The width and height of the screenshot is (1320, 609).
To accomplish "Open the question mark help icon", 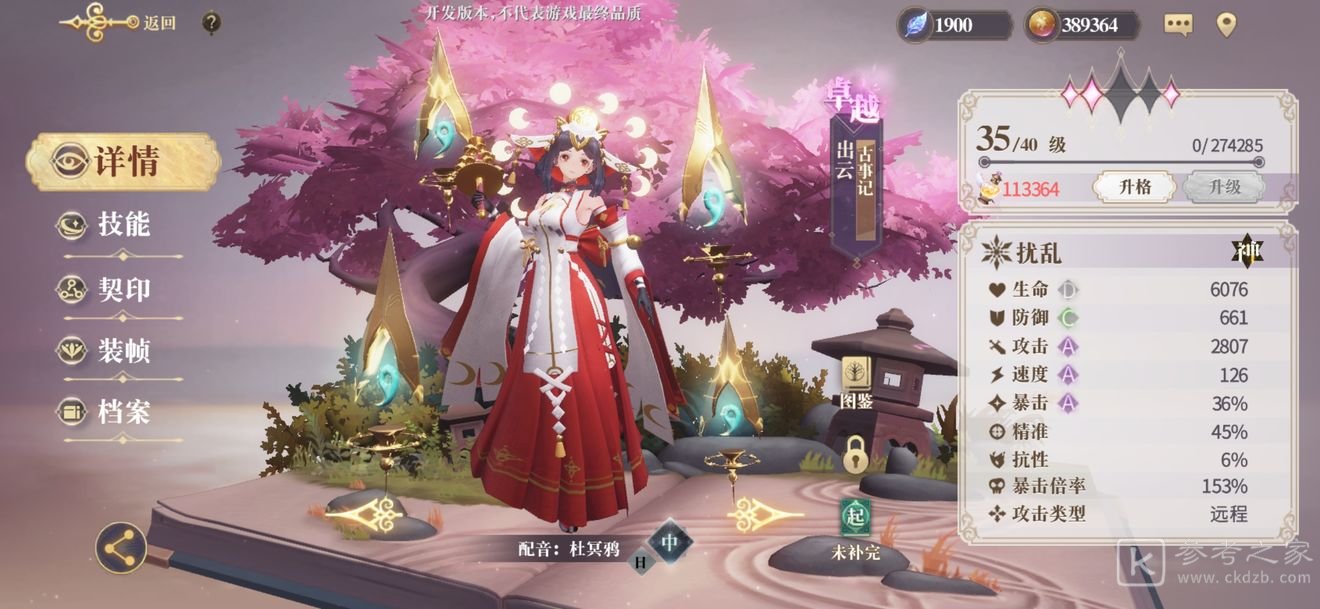I will 211,22.
